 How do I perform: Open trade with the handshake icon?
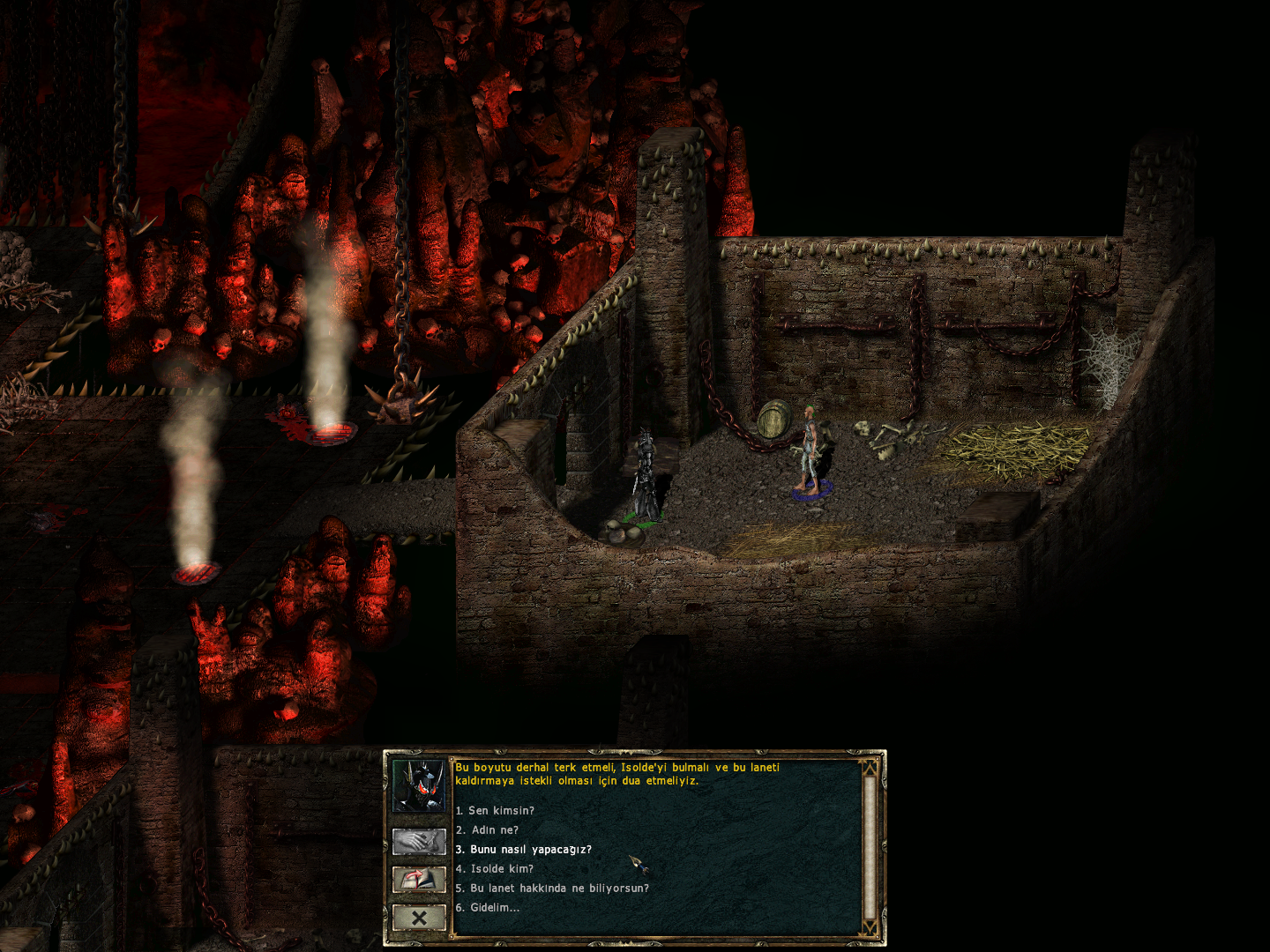pos(420,842)
